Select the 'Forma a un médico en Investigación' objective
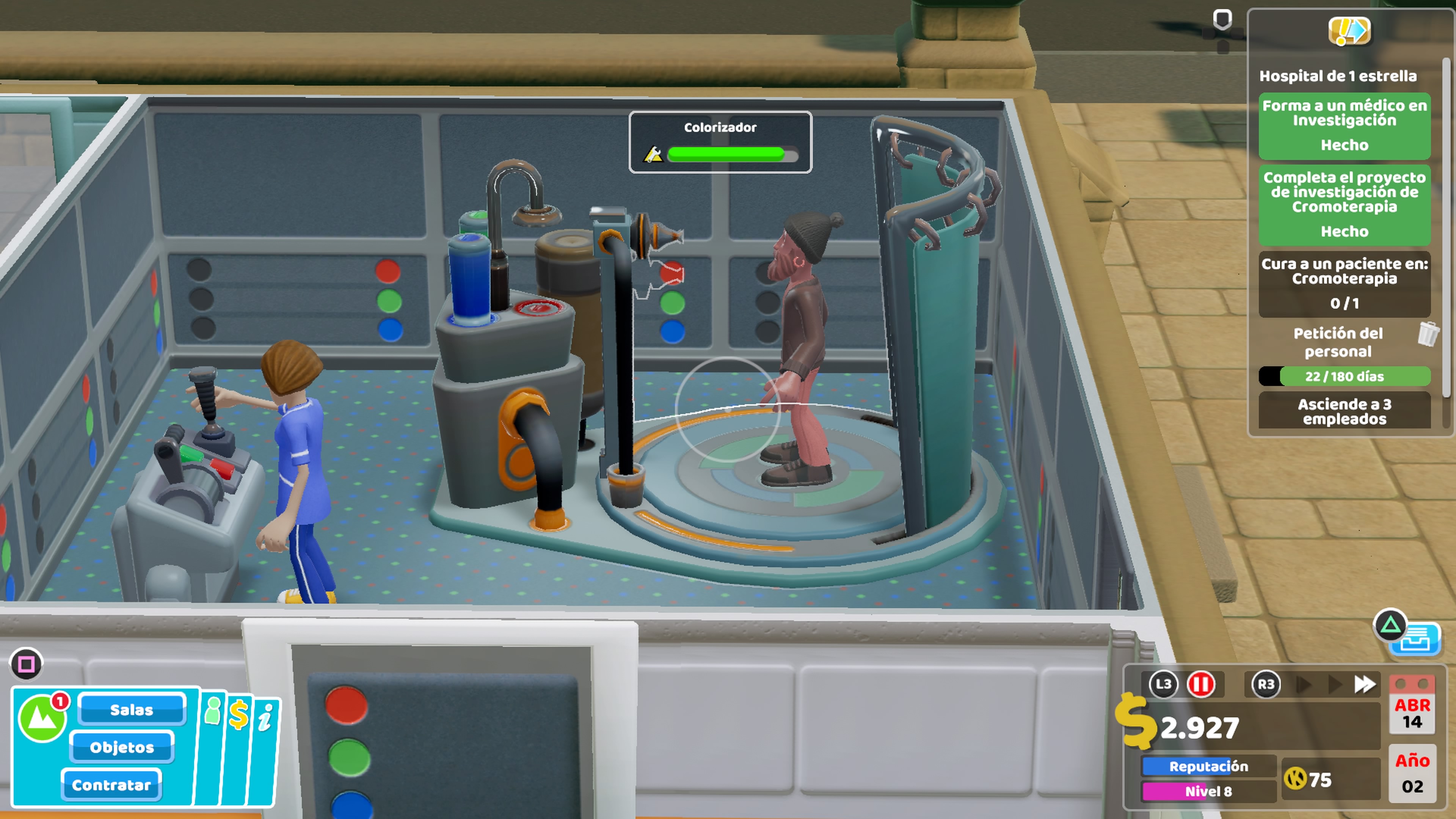The image size is (1456, 819). [1344, 125]
